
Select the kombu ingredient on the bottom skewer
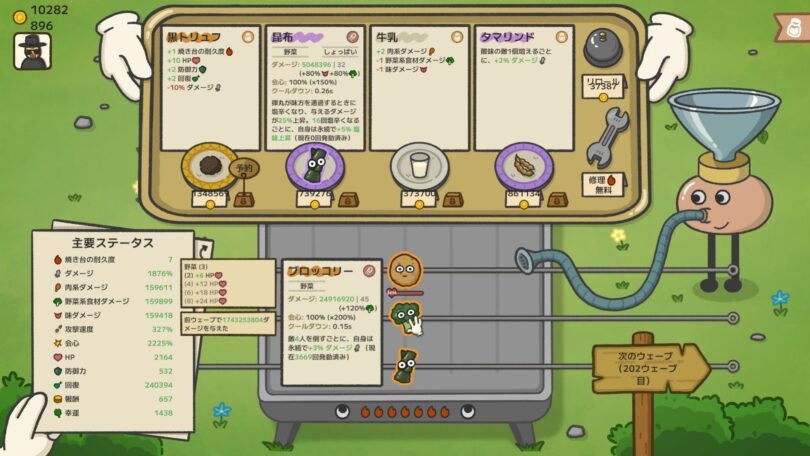pyautogui.click(x=405, y=365)
